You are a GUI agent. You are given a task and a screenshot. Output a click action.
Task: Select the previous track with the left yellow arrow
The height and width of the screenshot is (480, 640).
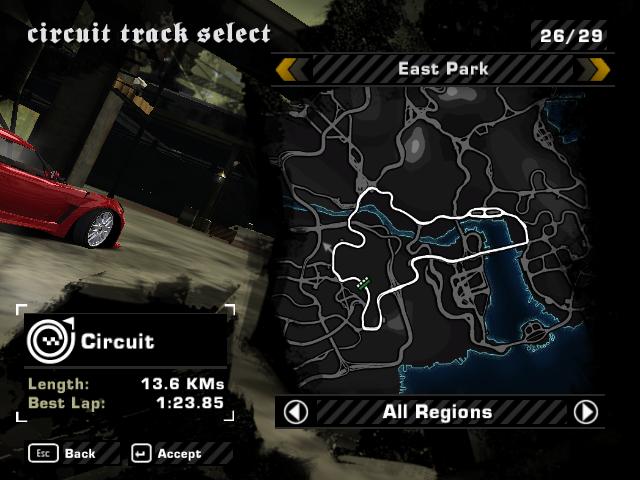(x=286, y=69)
